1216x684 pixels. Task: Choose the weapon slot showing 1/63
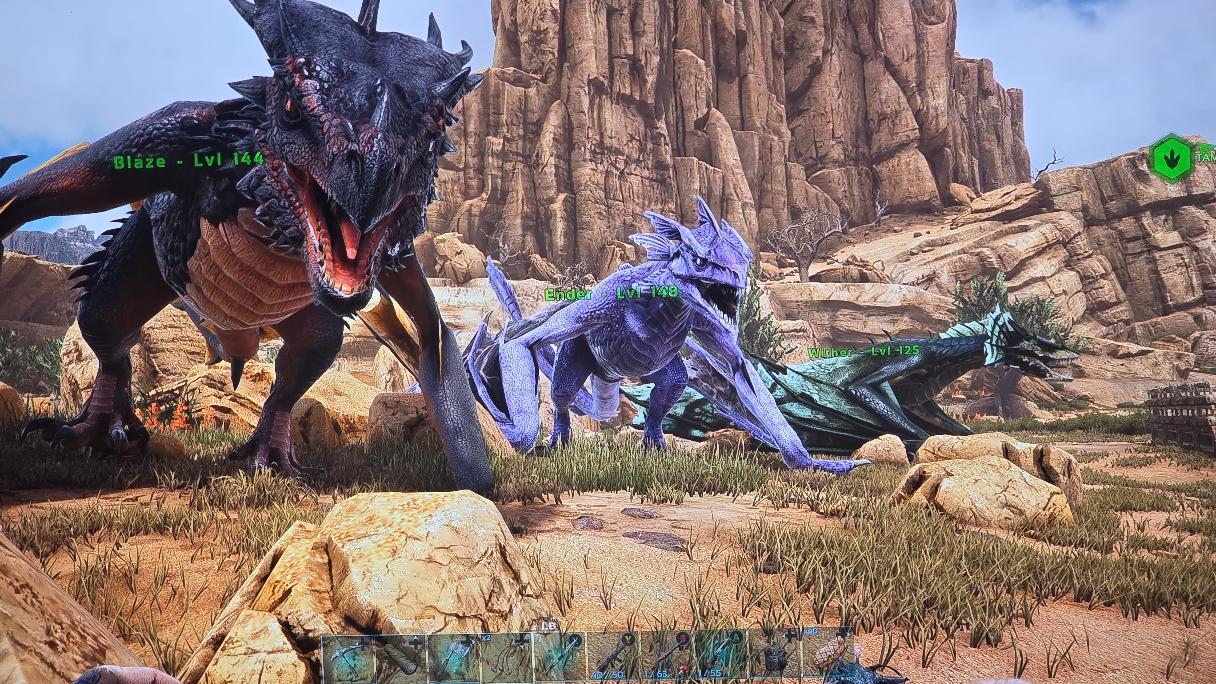pyautogui.click(x=667, y=657)
